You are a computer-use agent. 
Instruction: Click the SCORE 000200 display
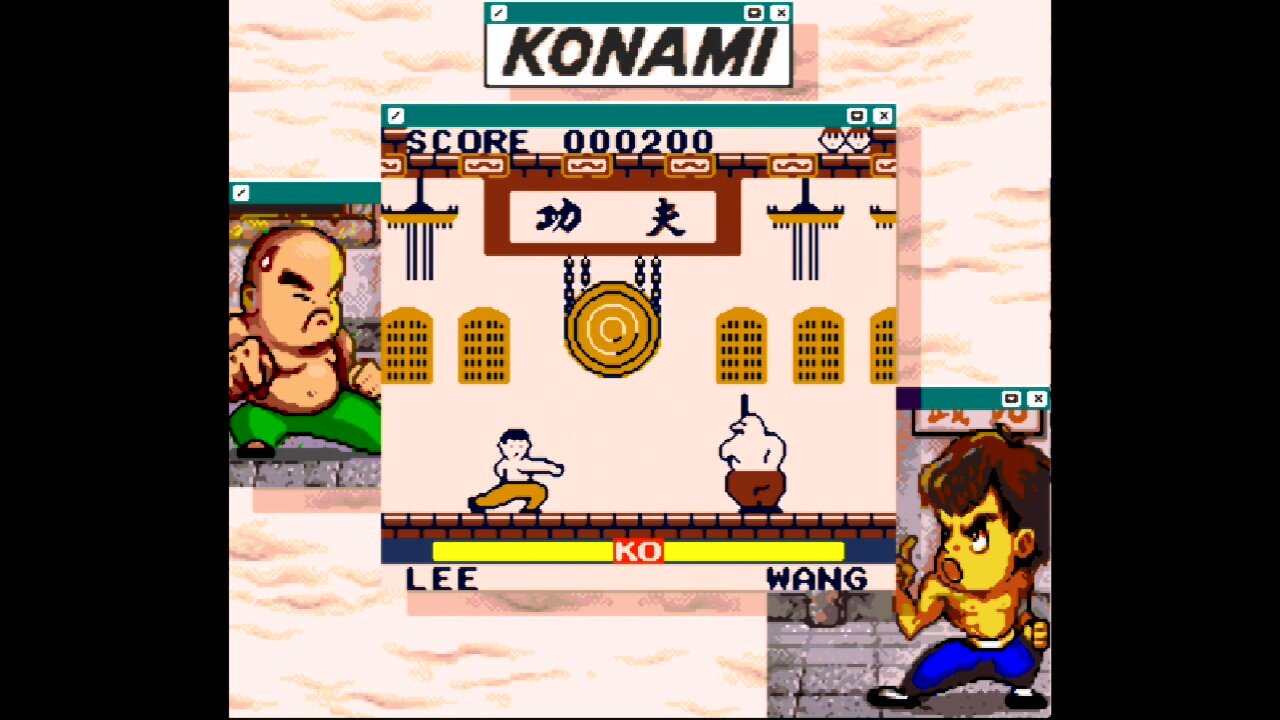[x=560, y=141]
